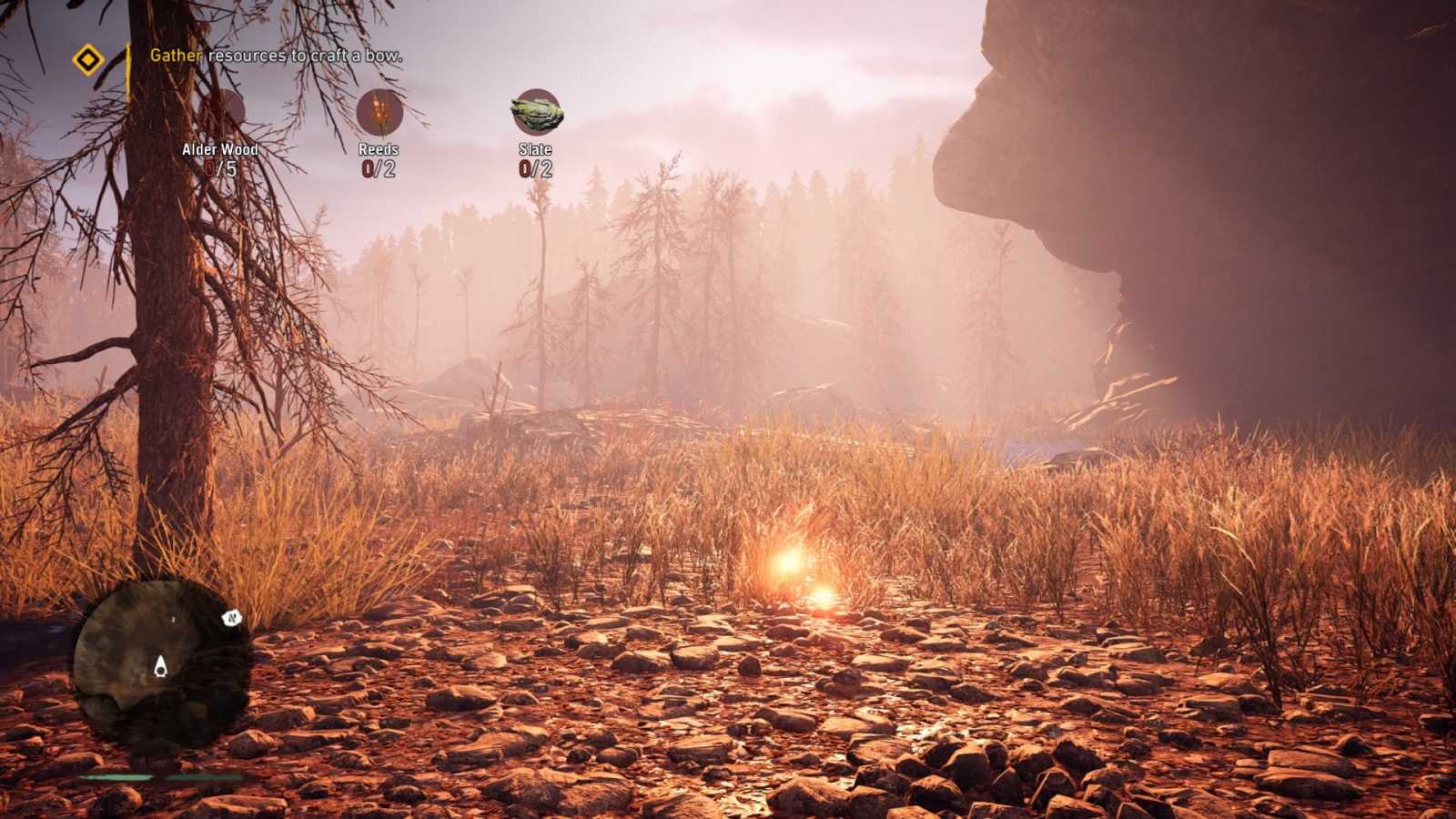This screenshot has height=819, width=1456.
Task: Select the Reeds 0/2 progress counter
Action: (378, 168)
